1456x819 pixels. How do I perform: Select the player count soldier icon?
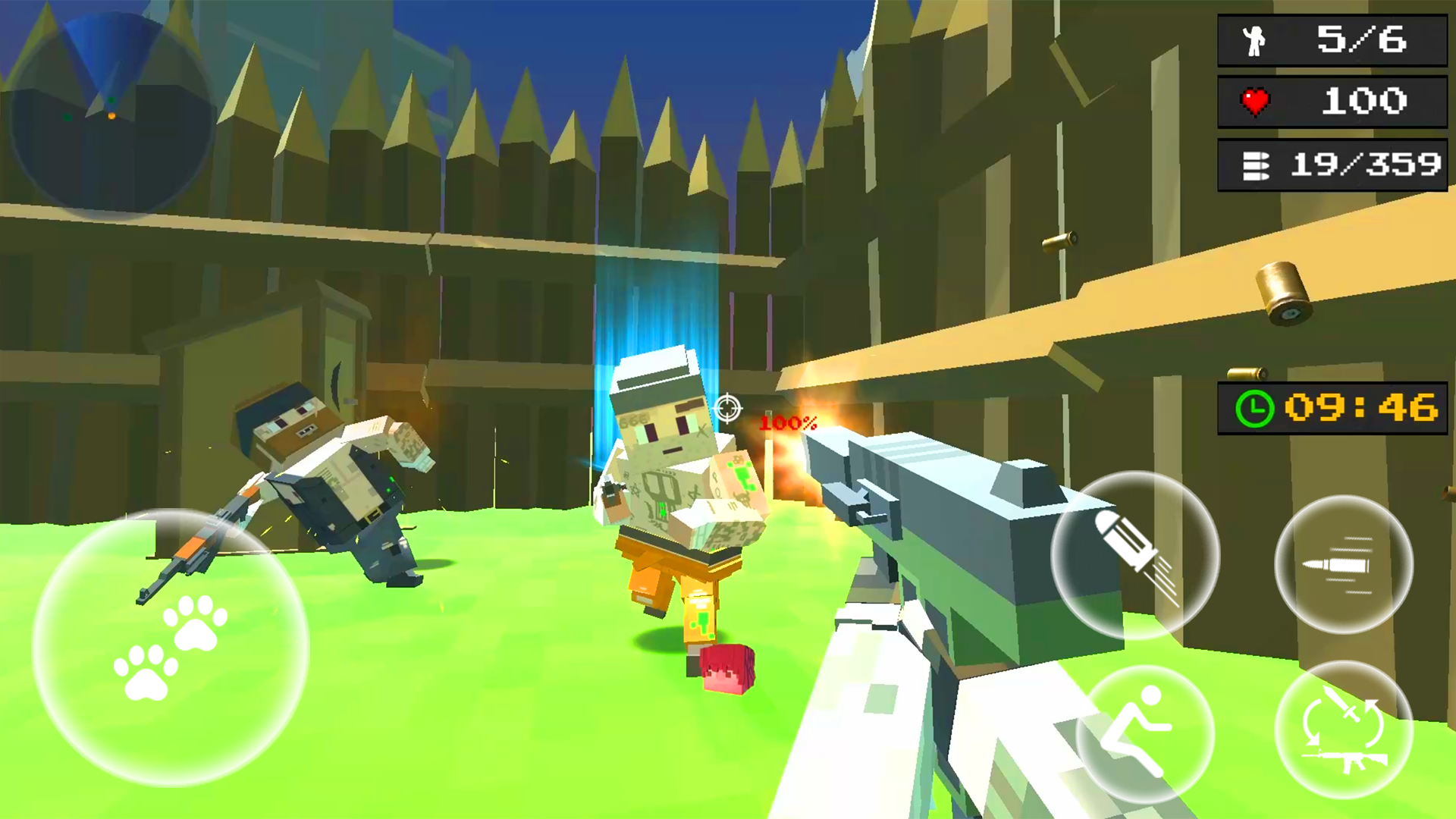(1255, 40)
